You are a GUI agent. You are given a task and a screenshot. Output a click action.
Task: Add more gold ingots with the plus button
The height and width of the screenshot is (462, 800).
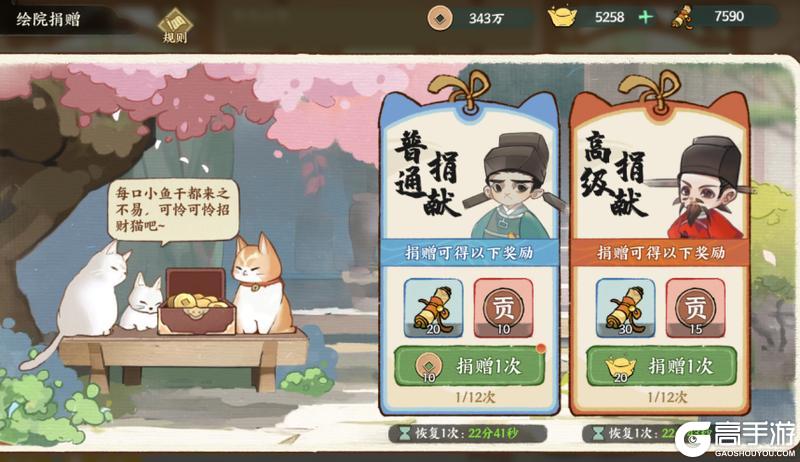click(645, 17)
